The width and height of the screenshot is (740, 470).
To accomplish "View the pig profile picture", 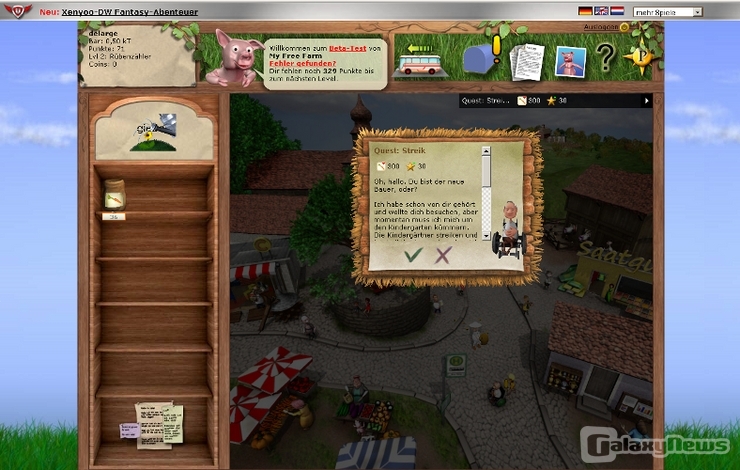I will (570, 62).
